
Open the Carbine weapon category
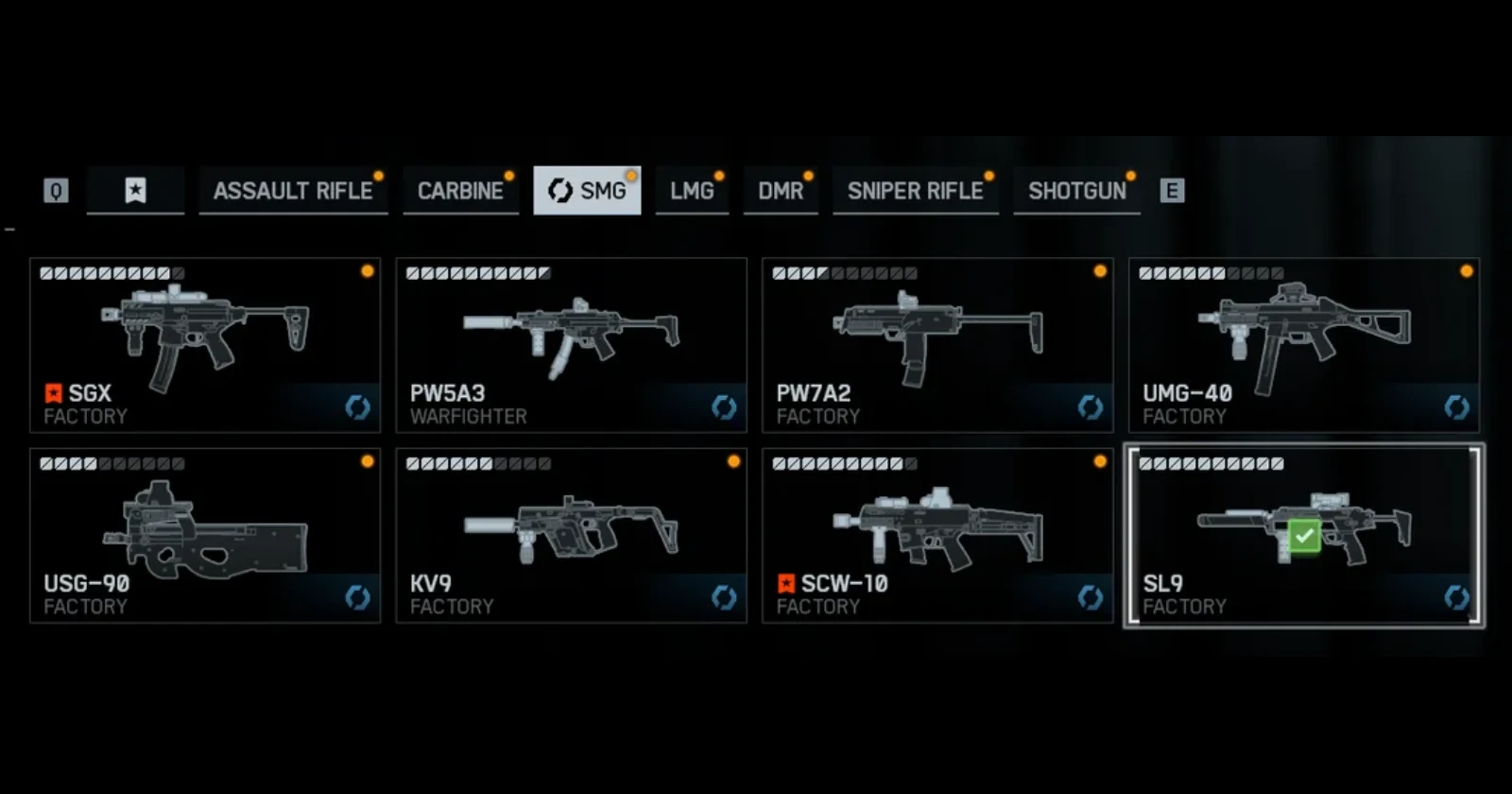(460, 191)
